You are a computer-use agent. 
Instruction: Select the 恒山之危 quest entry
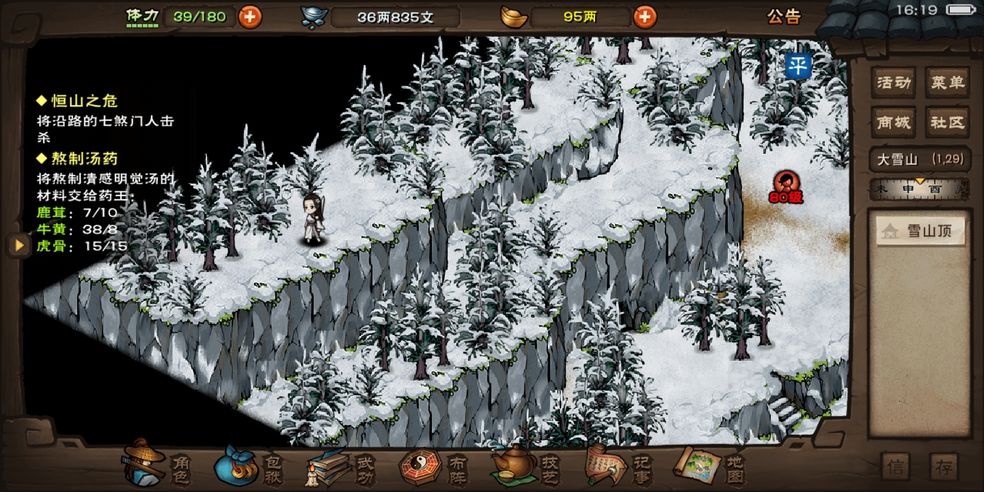[84, 101]
